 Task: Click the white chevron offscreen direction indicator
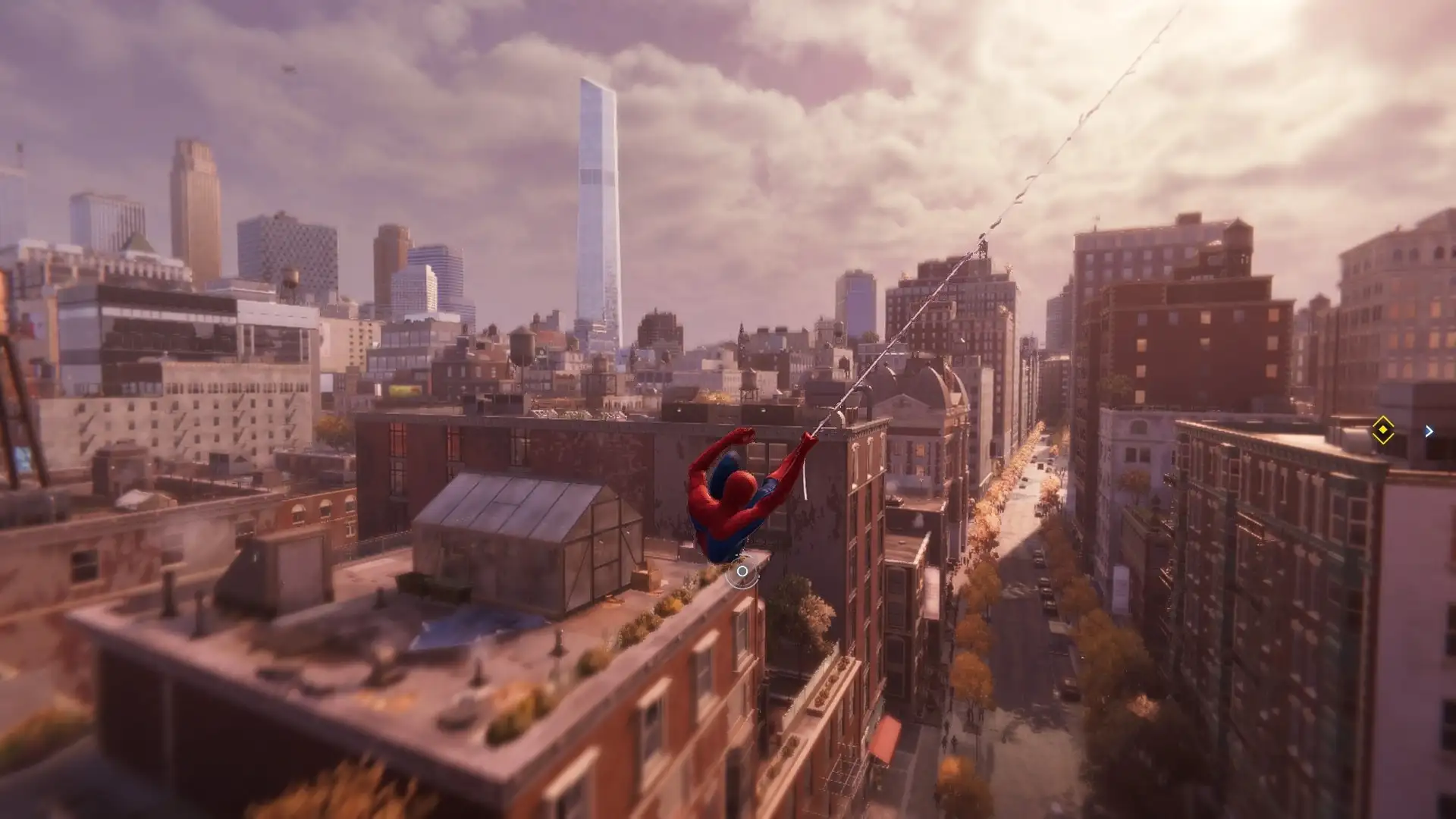[x=1429, y=431]
